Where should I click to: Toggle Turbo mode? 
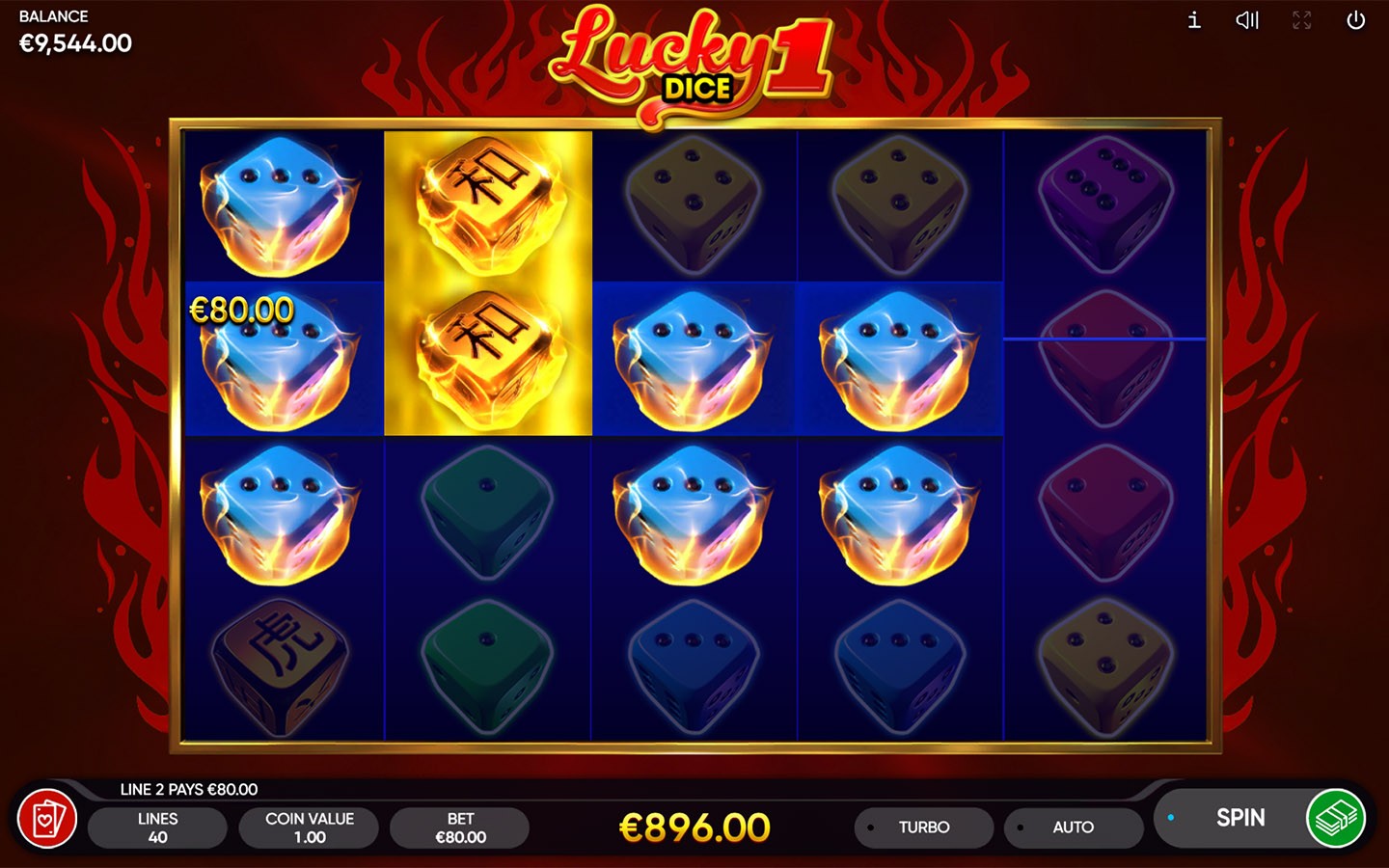[x=923, y=827]
